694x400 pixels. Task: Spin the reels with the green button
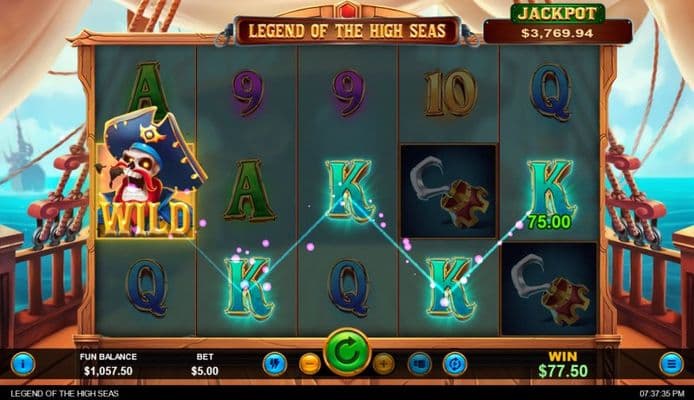click(x=347, y=353)
